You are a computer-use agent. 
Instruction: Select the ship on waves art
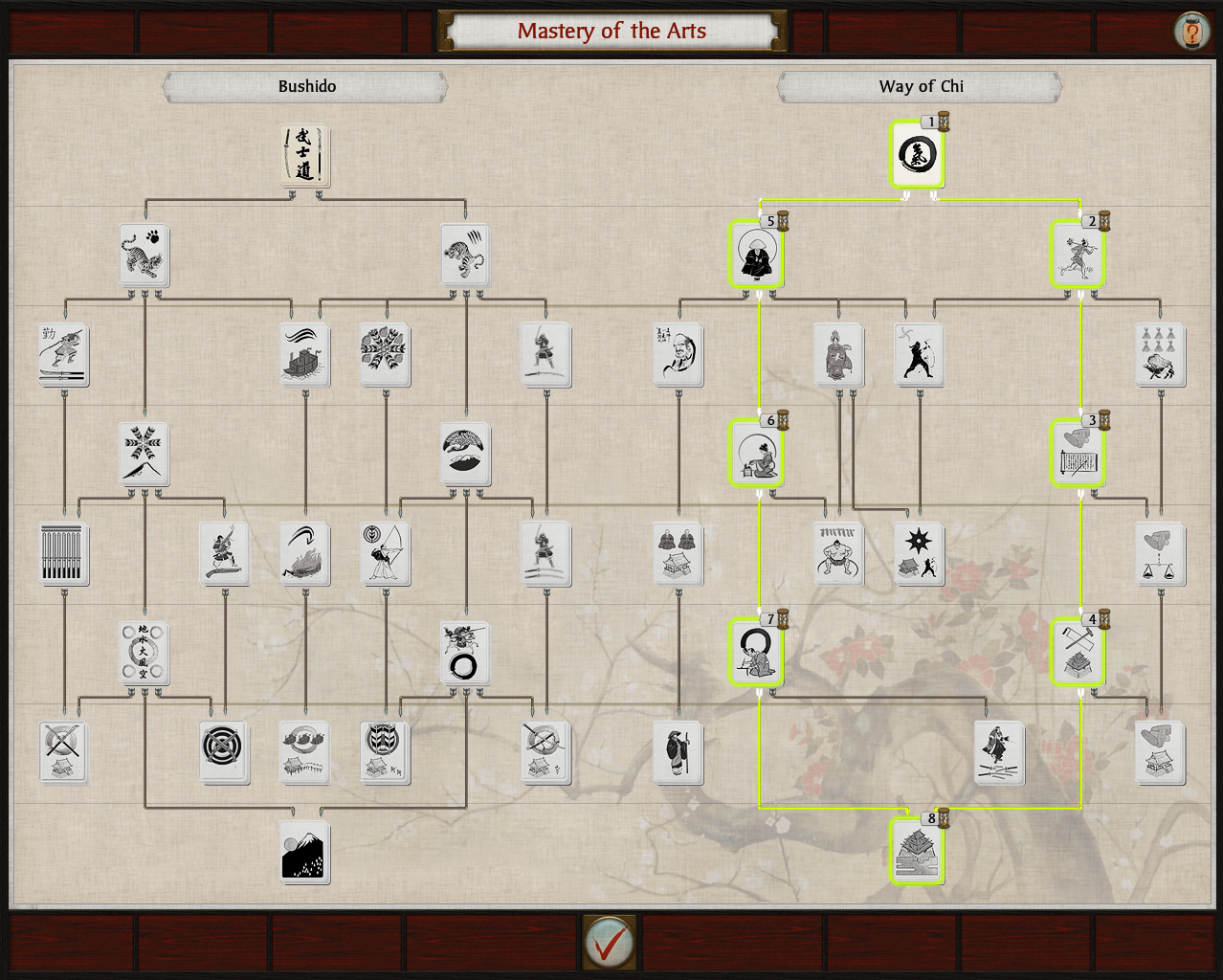[305, 355]
